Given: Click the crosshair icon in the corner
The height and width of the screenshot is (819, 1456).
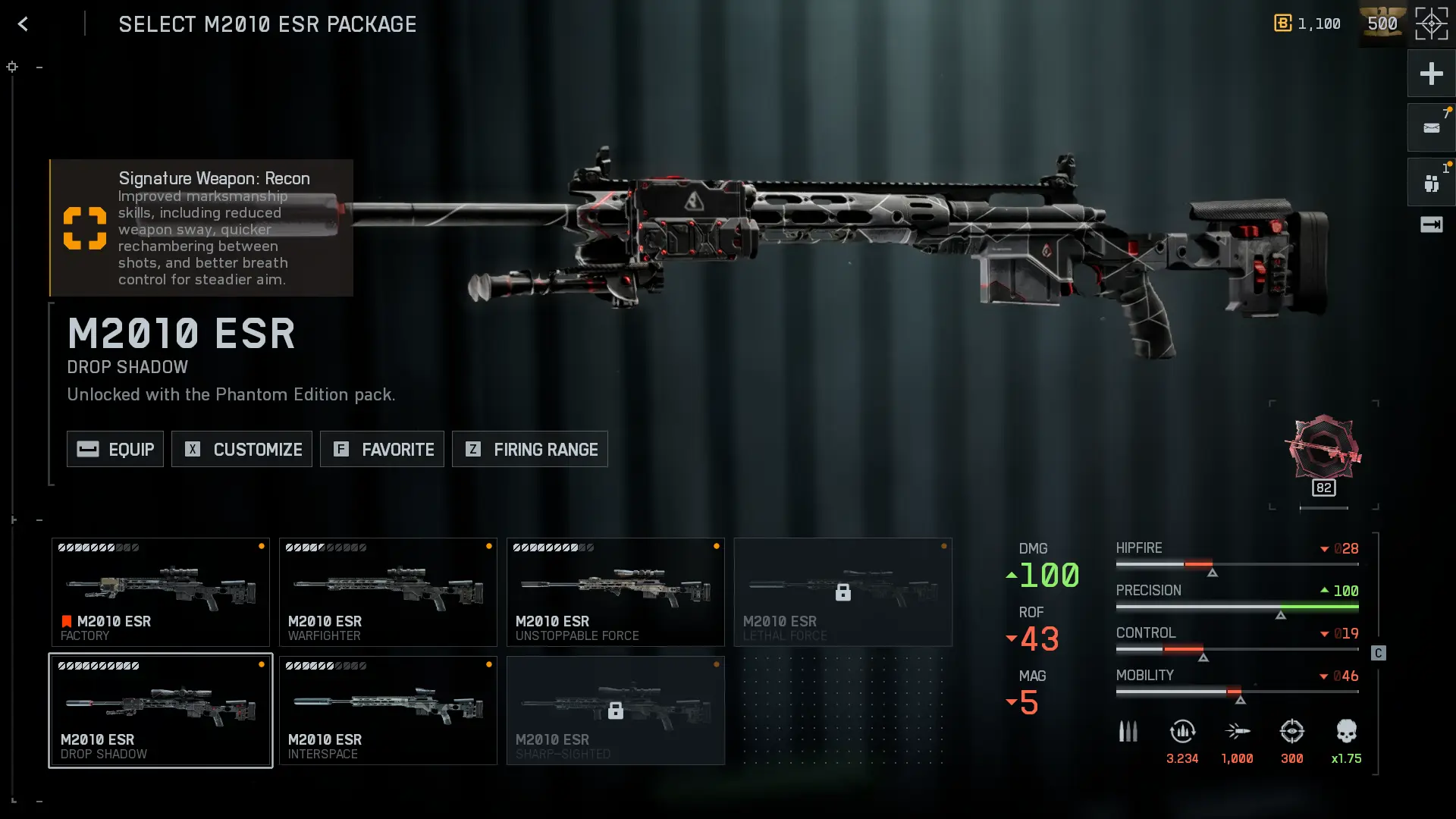Looking at the screenshot, I should [1431, 24].
